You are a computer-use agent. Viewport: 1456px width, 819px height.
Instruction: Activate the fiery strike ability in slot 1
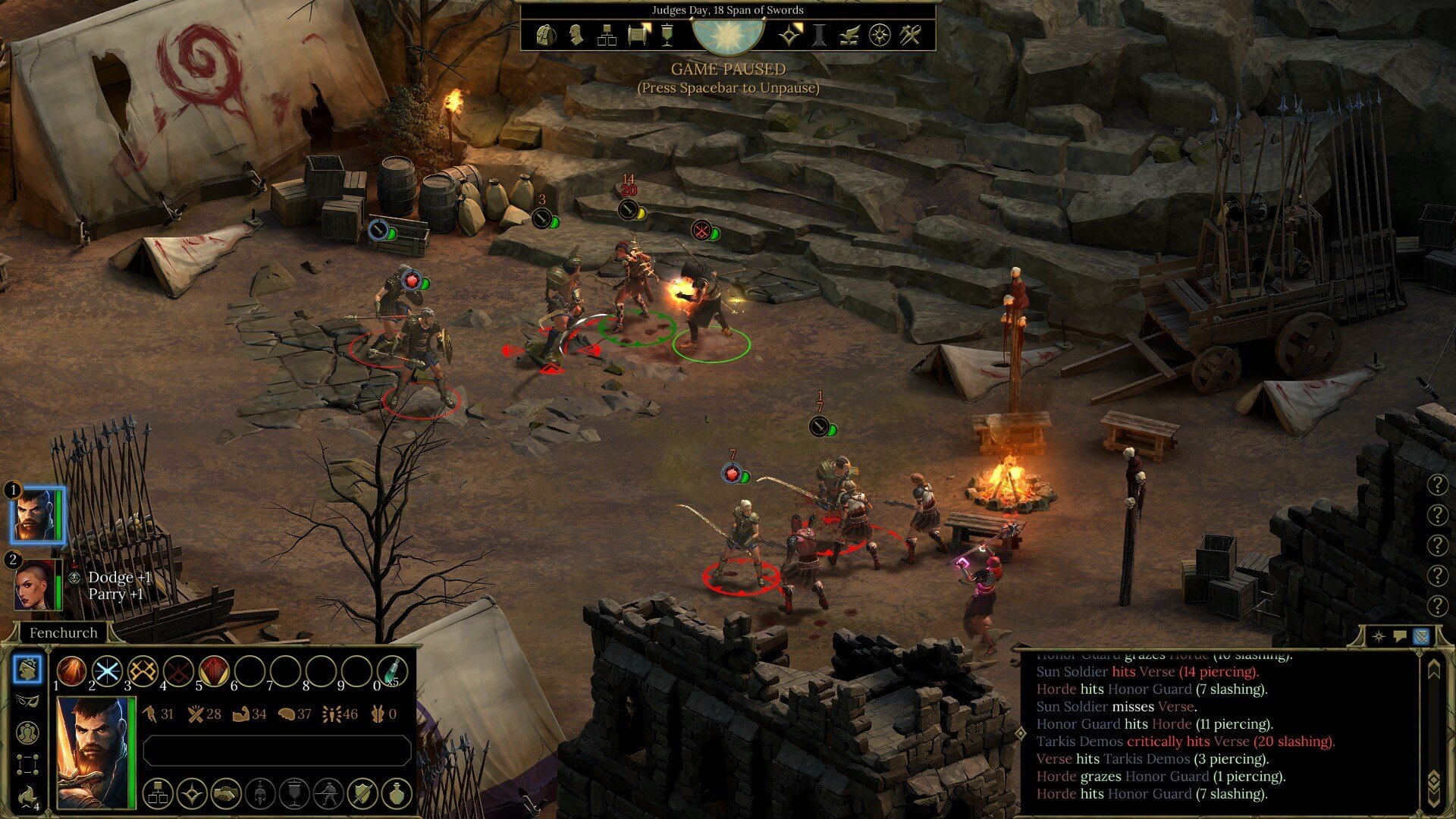click(71, 670)
